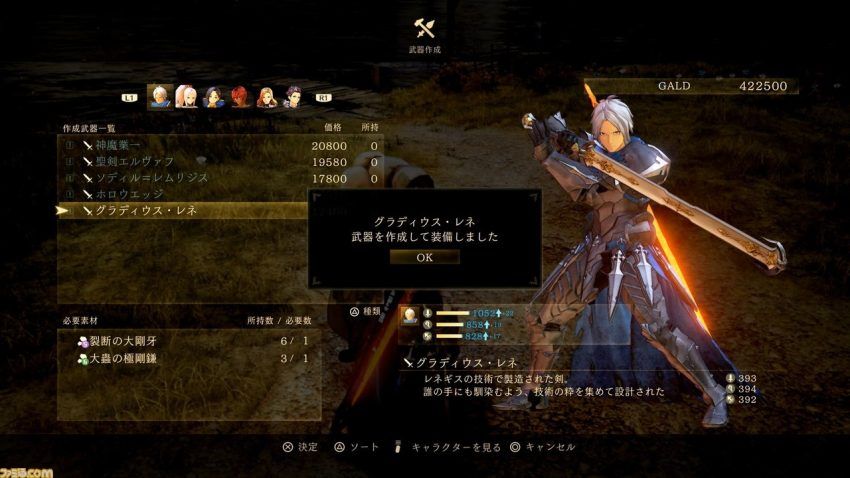
Task: Select the 大蟲の極剛鎌 material row
Action: pos(190,358)
